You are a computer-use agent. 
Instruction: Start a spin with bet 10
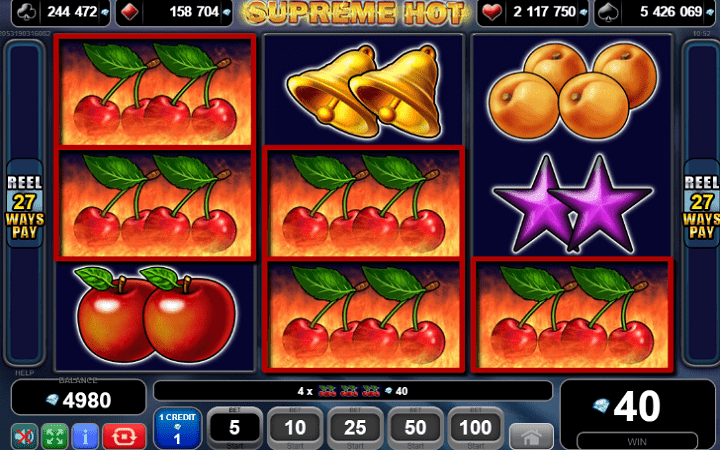[295, 427]
